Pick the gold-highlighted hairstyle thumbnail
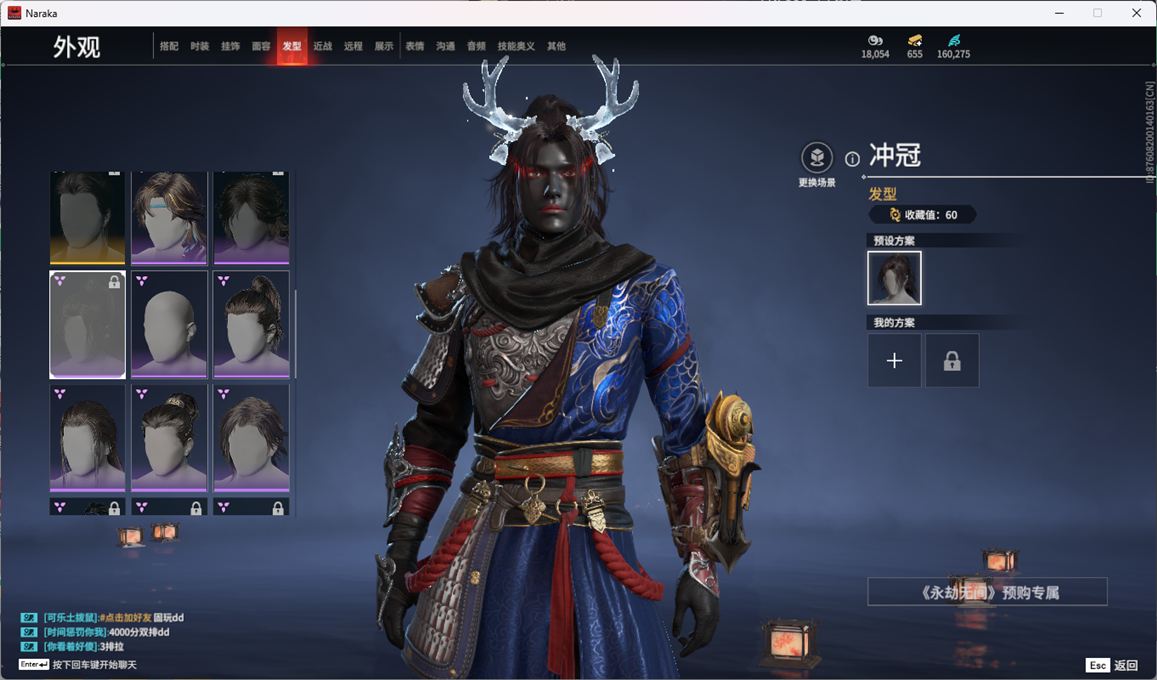 click(88, 217)
